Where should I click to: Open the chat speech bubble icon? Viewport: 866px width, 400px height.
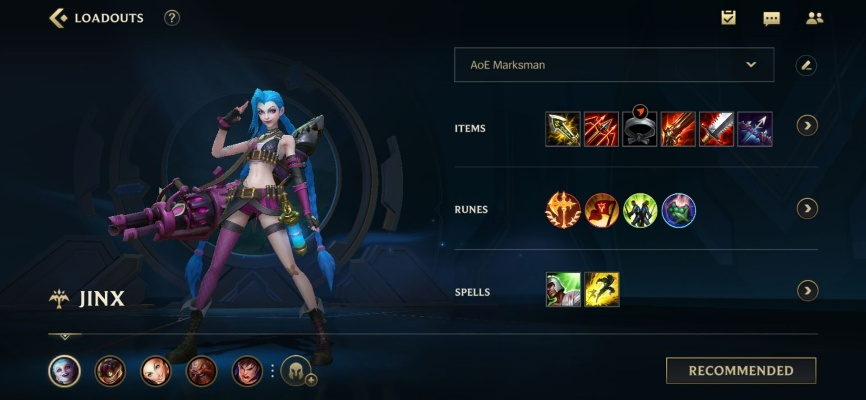tap(771, 18)
